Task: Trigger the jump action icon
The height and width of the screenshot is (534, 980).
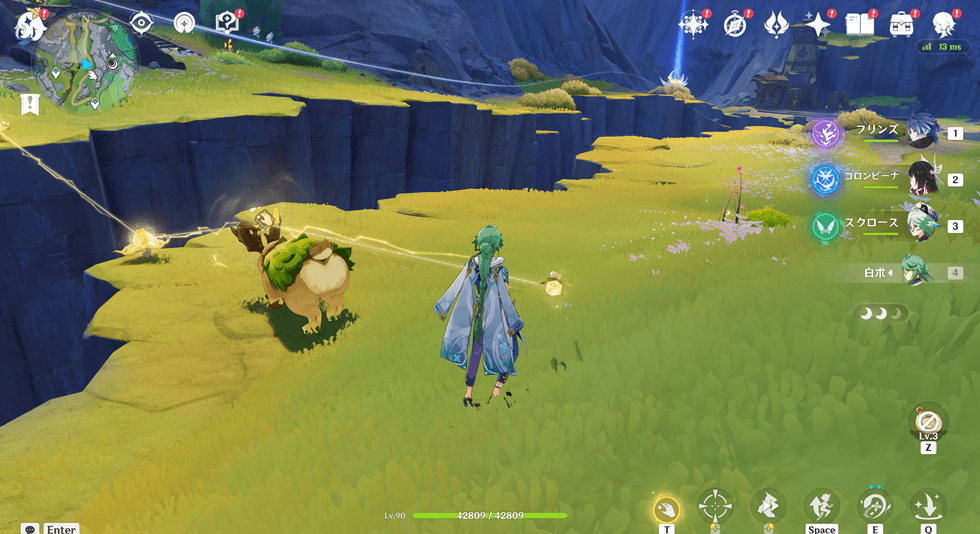Action: point(821,506)
